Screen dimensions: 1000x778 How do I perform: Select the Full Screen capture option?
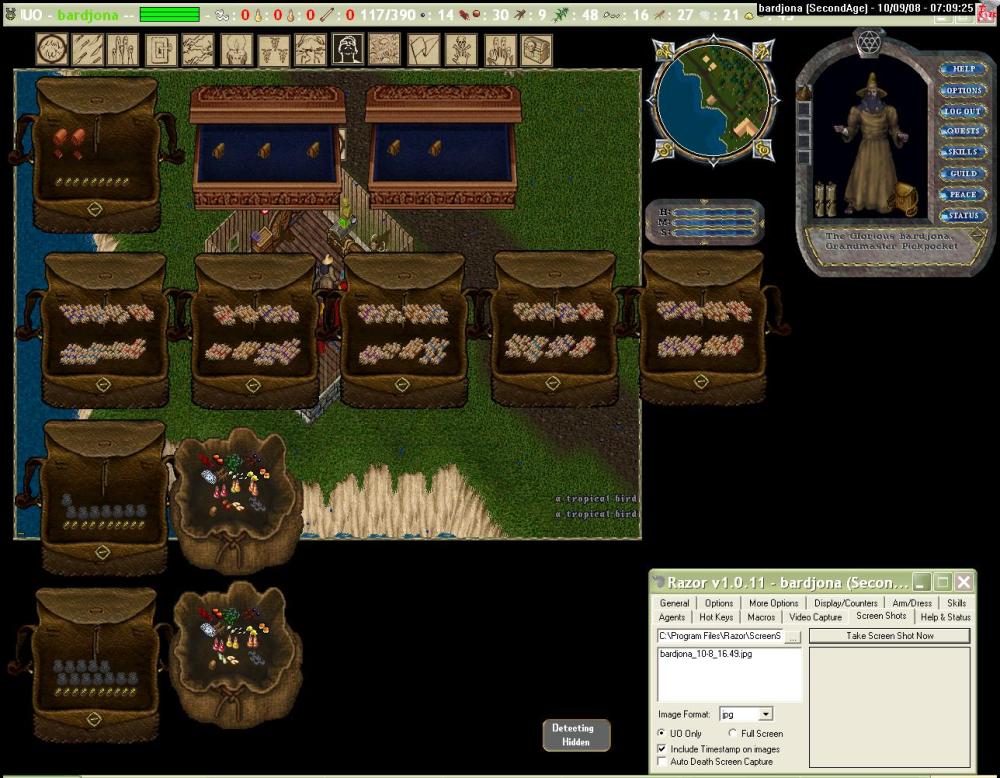pyautogui.click(x=733, y=734)
